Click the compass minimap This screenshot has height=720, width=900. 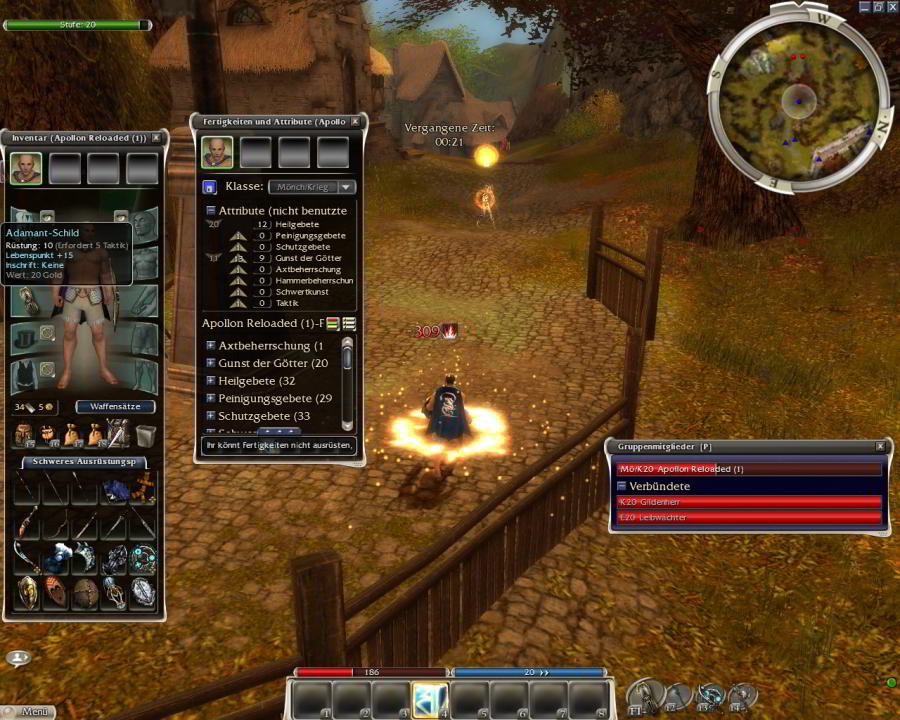pos(798,99)
